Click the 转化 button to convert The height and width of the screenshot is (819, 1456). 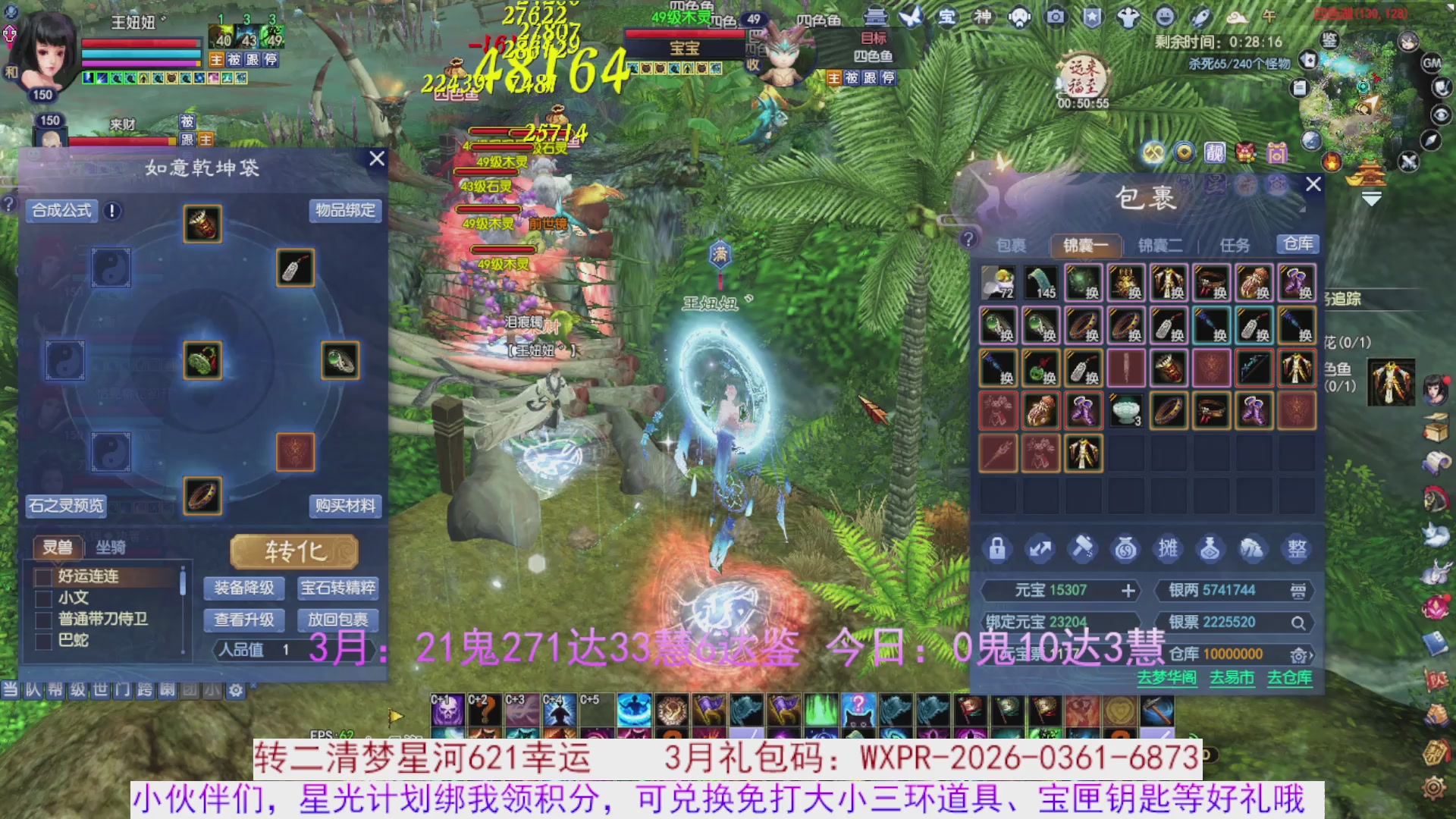(295, 551)
